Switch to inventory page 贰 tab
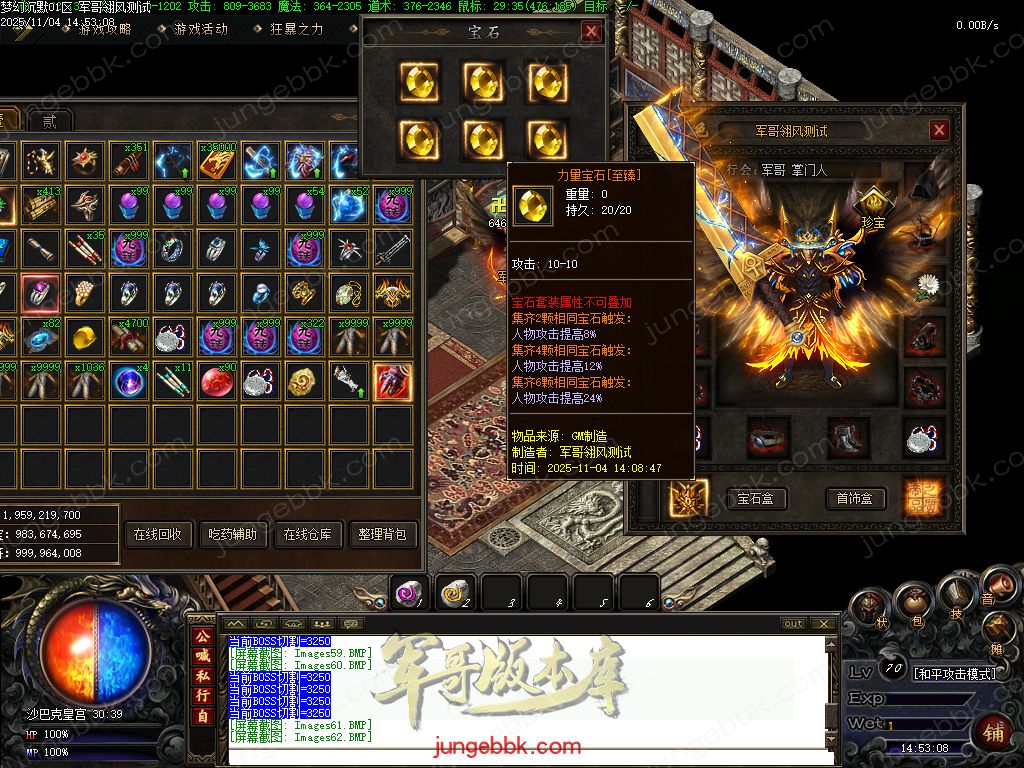Image resolution: width=1024 pixels, height=768 pixels. [x=49, y=121]
